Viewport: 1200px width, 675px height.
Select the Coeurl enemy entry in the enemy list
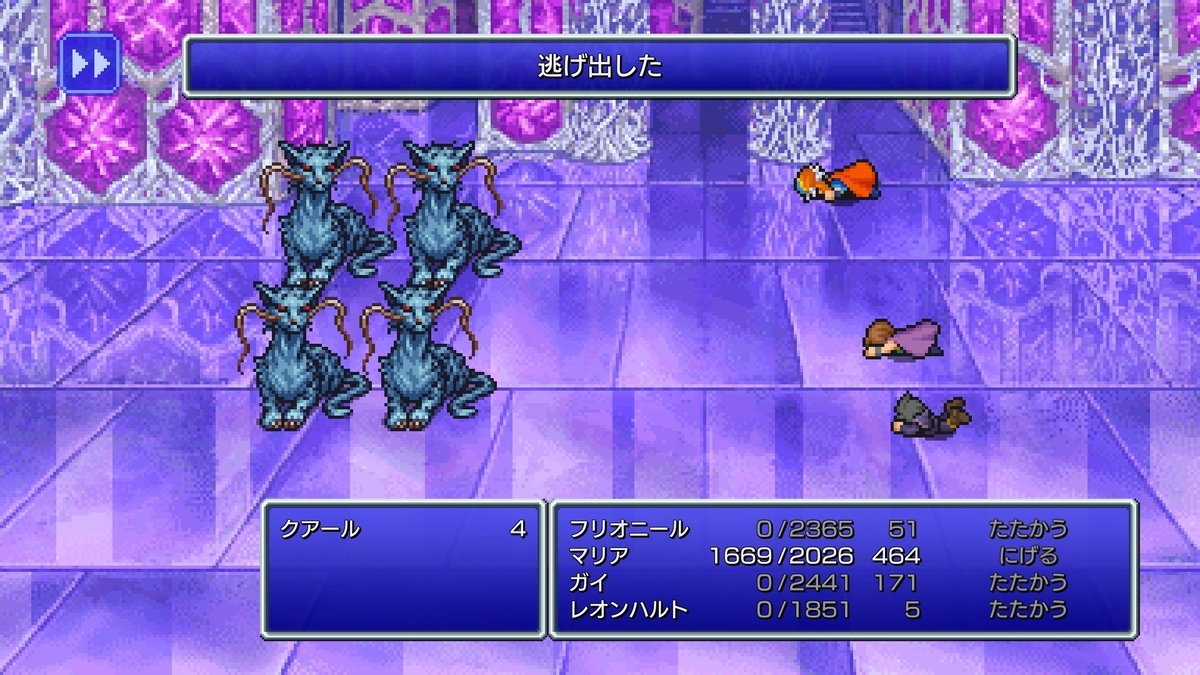[x=320, y=529]
